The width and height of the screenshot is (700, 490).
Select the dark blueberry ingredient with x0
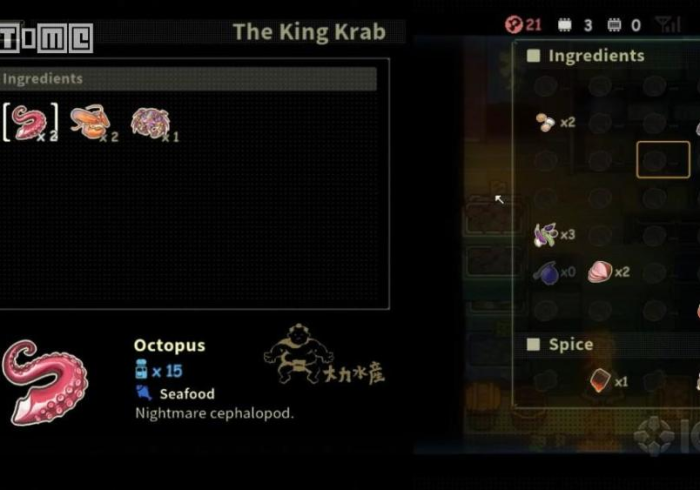tap(546, 271)
